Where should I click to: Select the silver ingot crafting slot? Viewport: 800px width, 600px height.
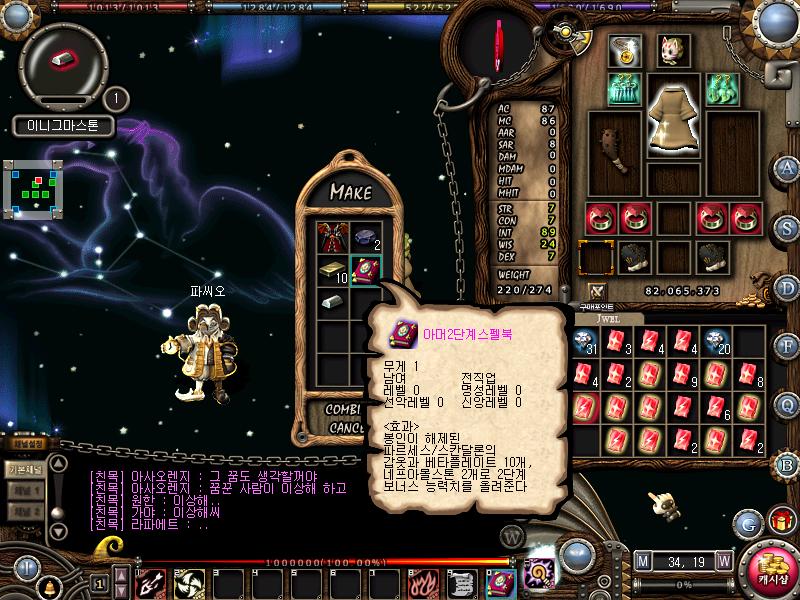coord(332,302)
